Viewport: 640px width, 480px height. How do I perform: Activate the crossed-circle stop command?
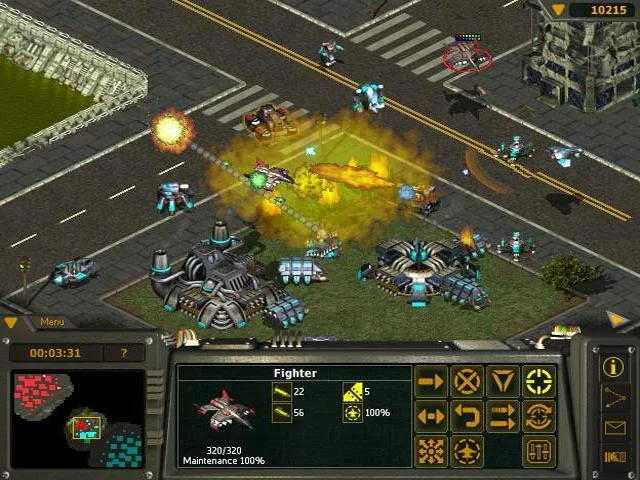tap(467, 381)
